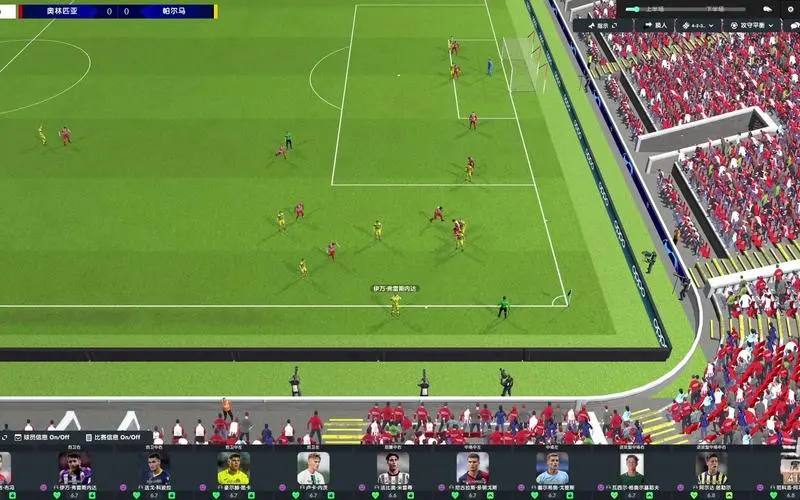Select the player card in yellow goalkeeper kit
800x500 pixels.
[233, 469]
